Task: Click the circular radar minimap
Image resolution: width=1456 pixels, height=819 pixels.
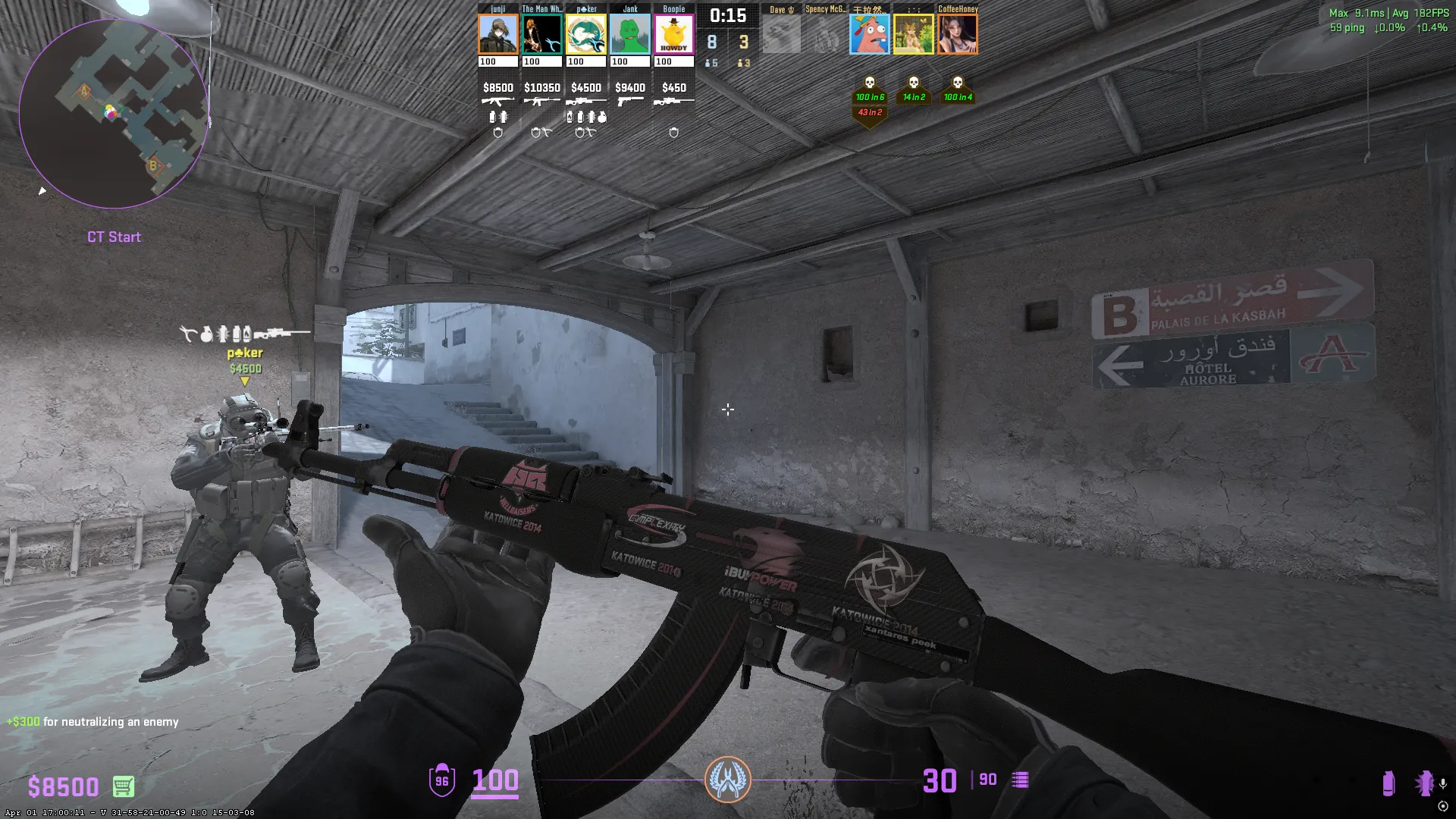Action: 114,114
